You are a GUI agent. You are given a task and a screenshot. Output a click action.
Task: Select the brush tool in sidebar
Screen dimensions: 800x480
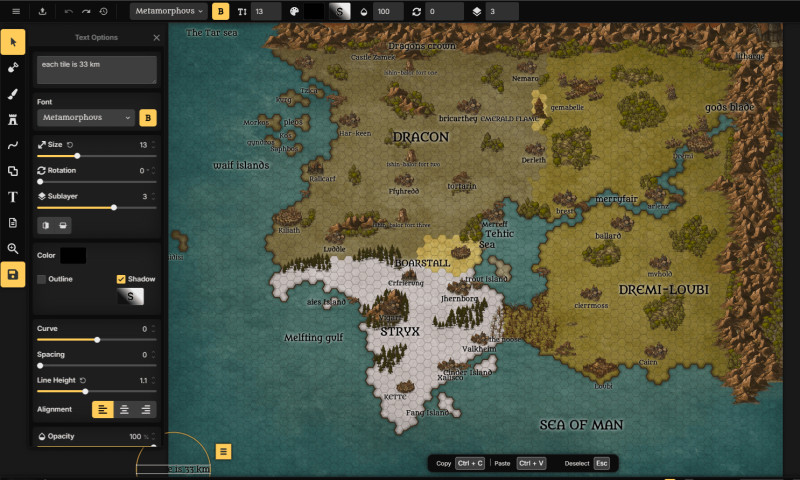(13, 94)
